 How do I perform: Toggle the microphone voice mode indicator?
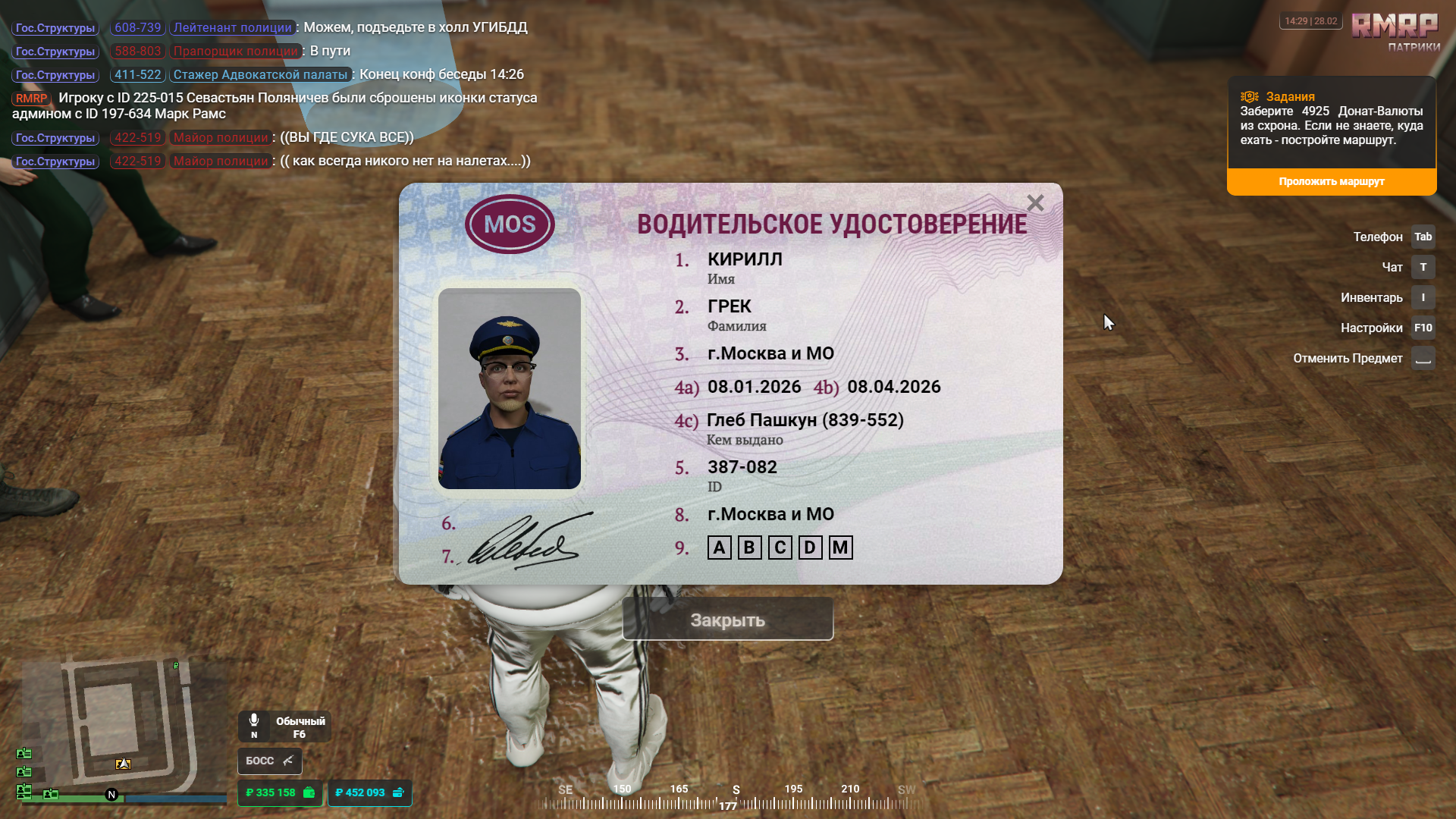[x=284, y=726]
